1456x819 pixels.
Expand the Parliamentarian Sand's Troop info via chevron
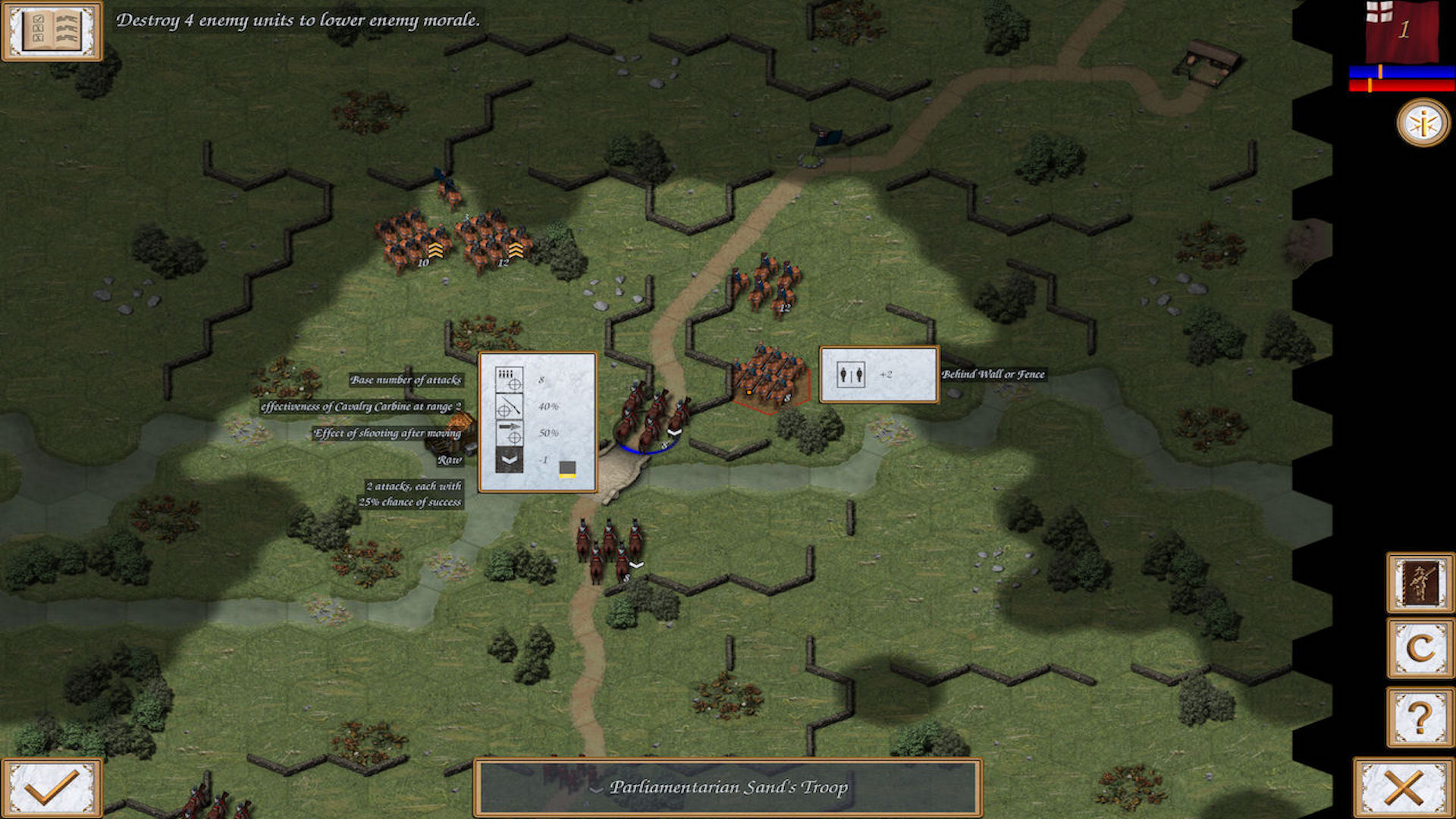tap(598, 788)
